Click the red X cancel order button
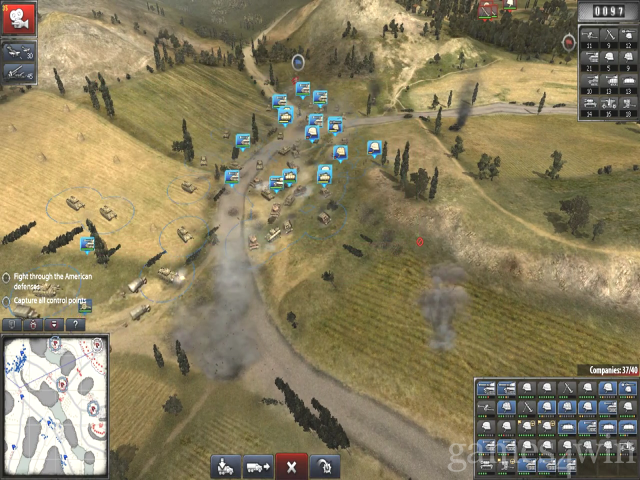 coord(291,466)
